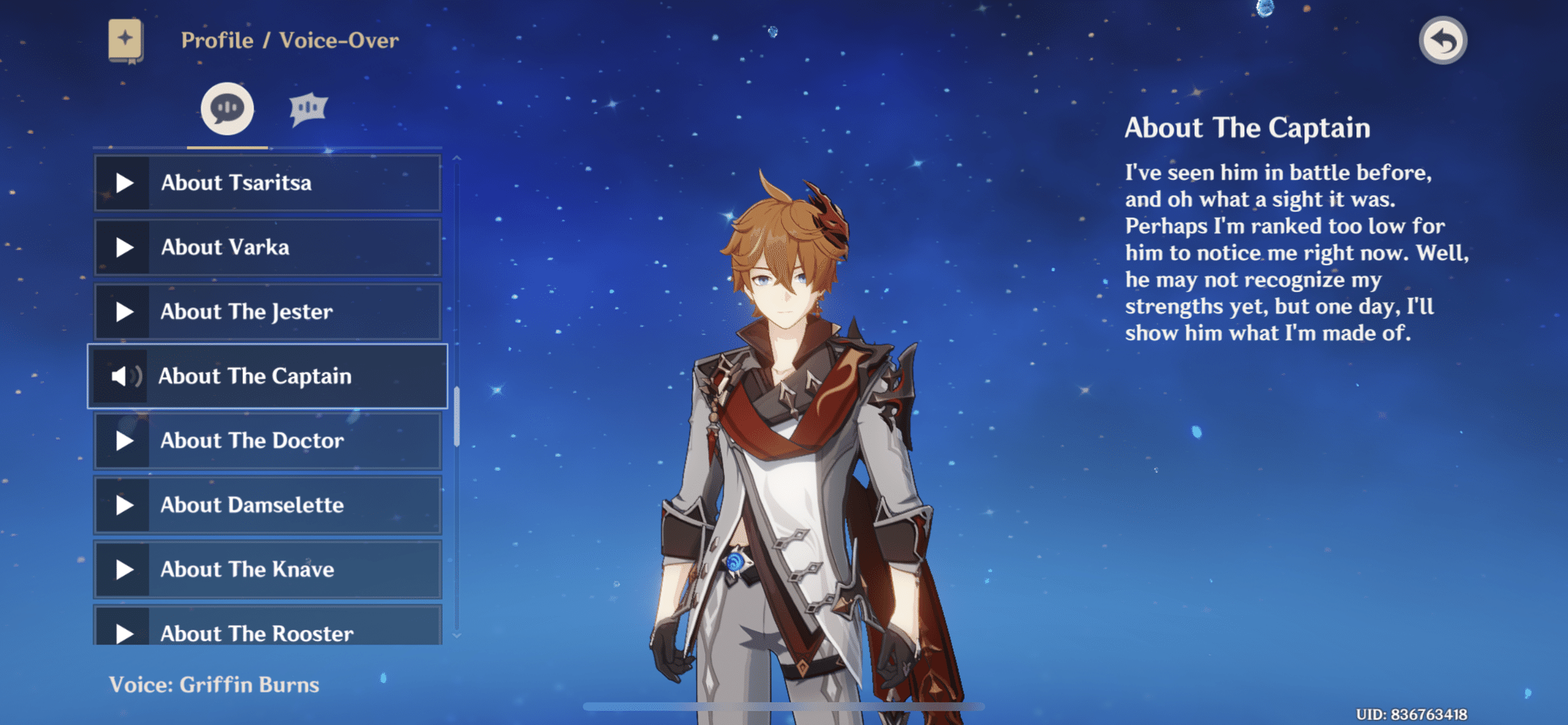Play the About The Doctor voice-over
This screenshot has width=1568, height=725.
pos(267,441)
